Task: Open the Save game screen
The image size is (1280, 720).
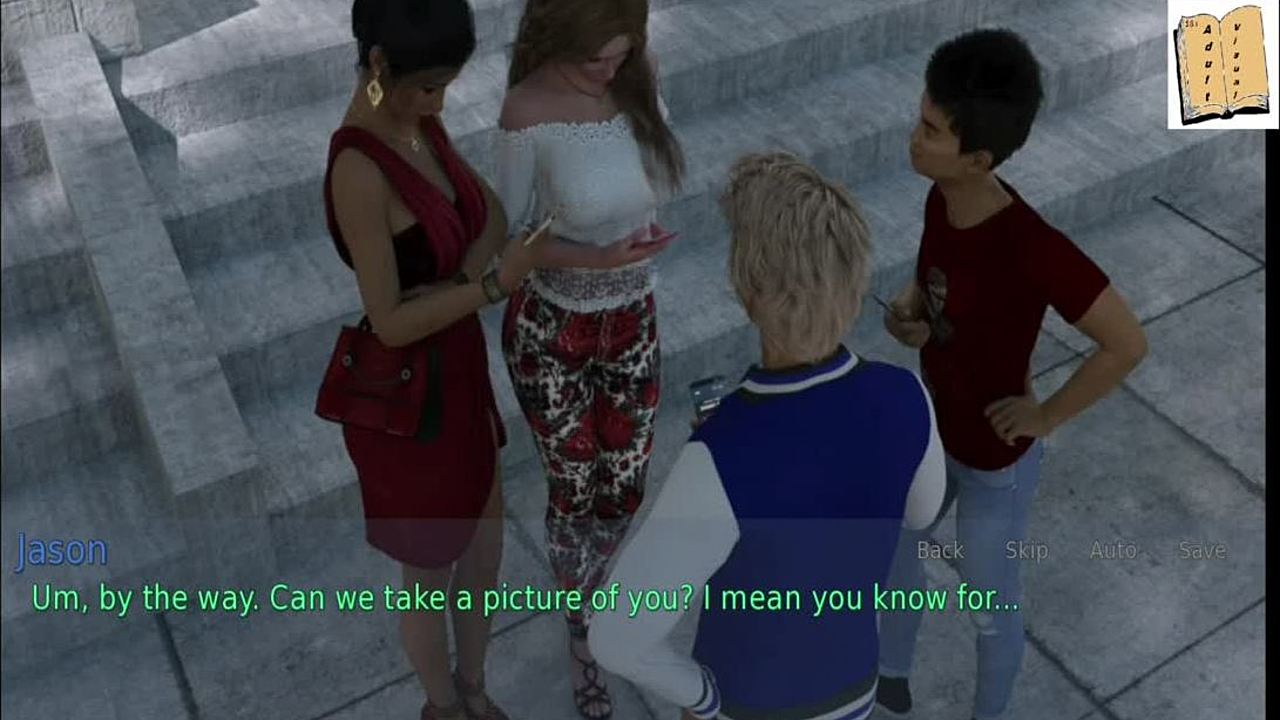Action: pyautogui.click(x=1202, y=550)
